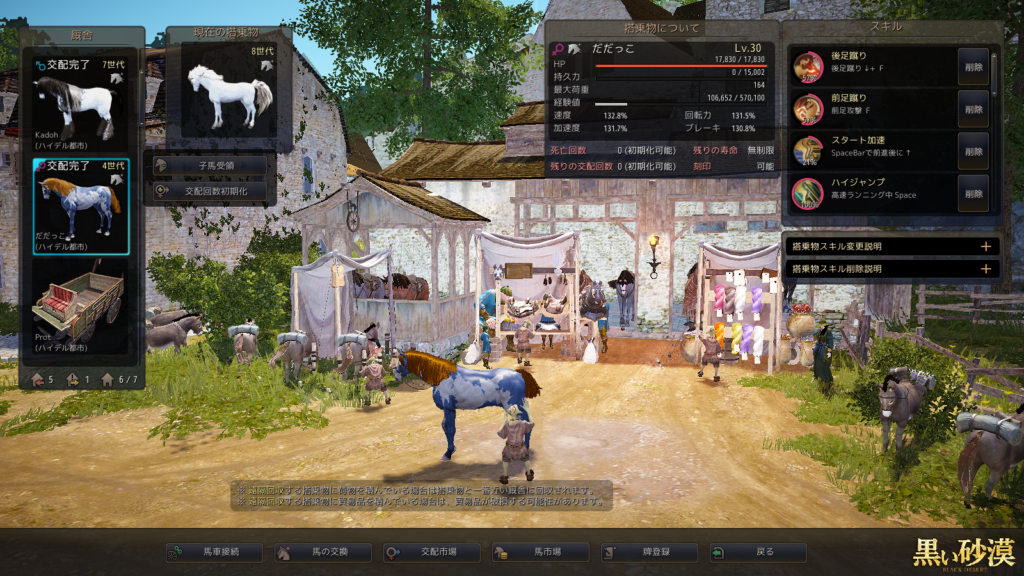Click the スタート加速 skill icon
Image resolution: width=1024 pixels, height=576 pixels.
point(808,151)
